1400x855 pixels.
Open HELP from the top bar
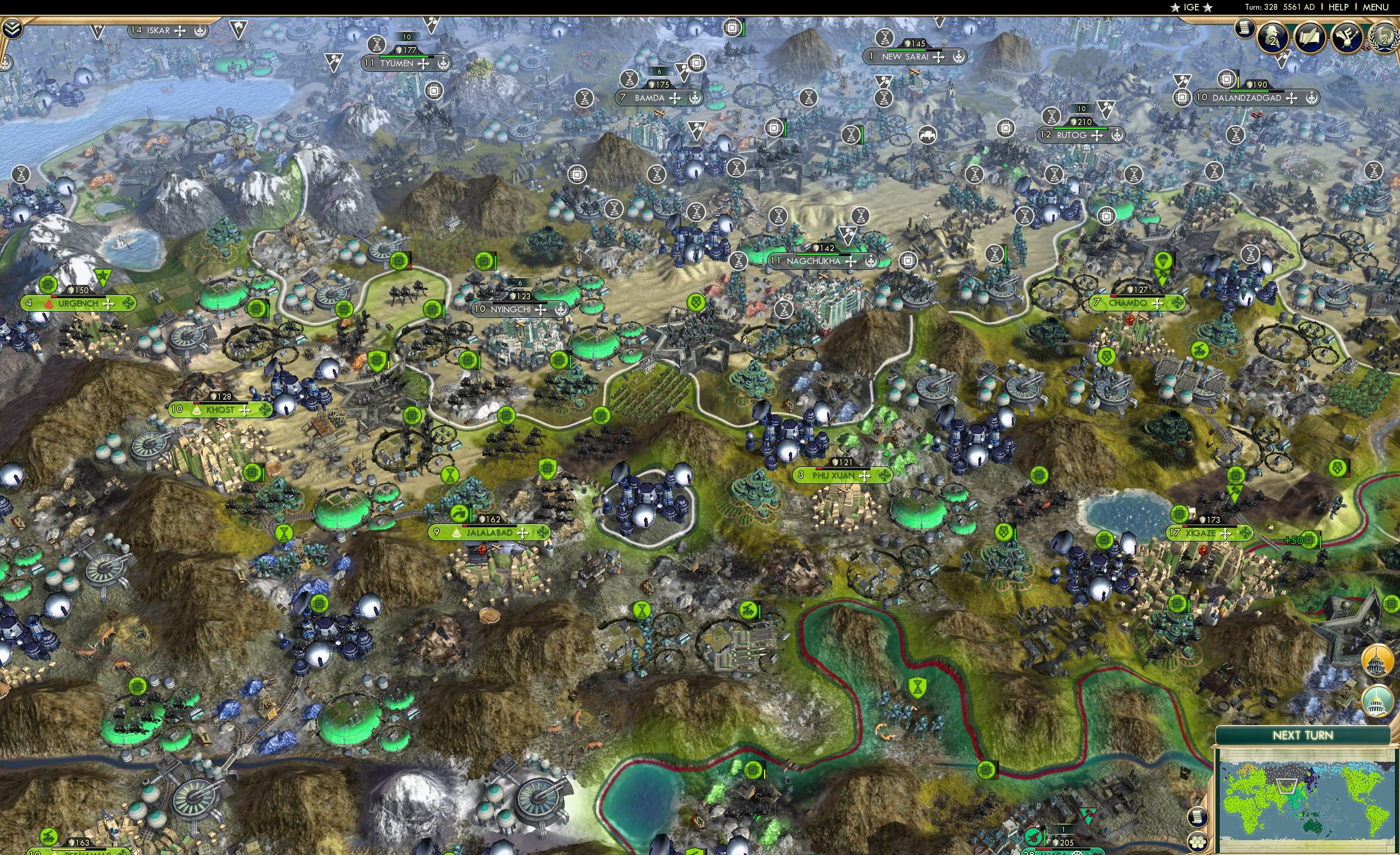[x=1339, y=7]
